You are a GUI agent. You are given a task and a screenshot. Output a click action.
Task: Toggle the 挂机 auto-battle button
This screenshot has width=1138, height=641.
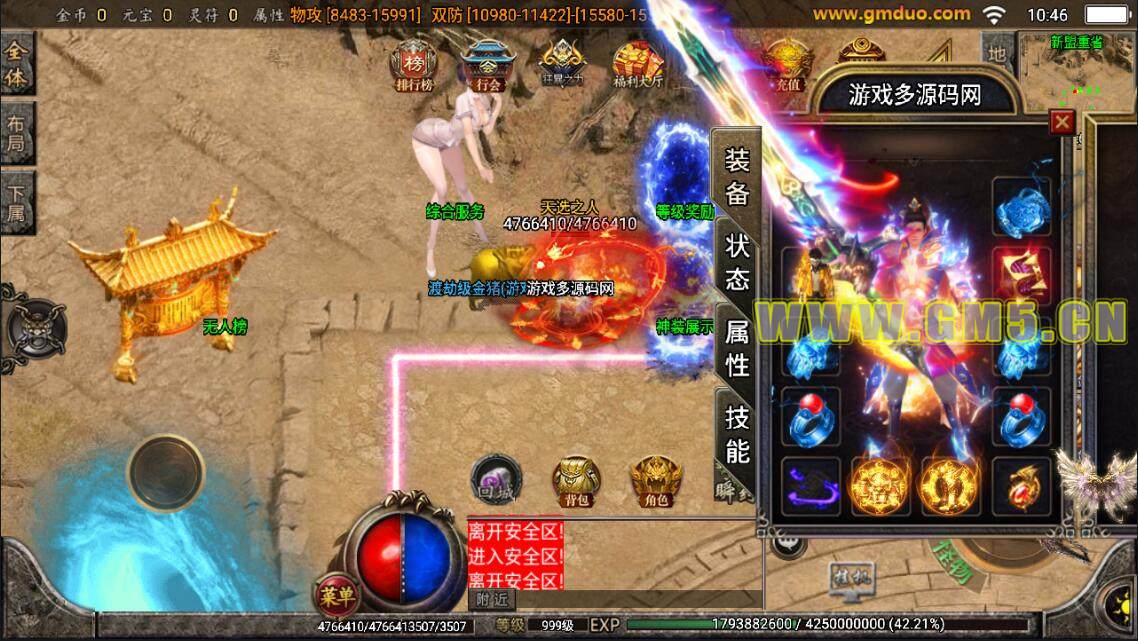pos(850,578)
